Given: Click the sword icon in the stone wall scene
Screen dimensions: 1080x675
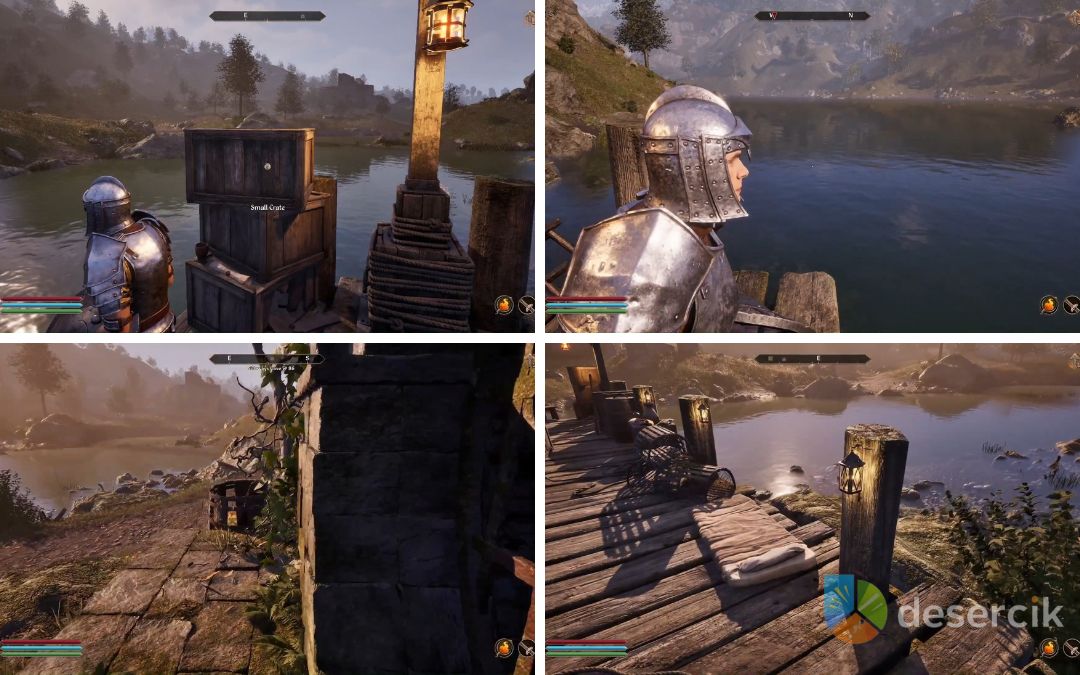Looking at the screenshot, I should pyautogui.click(x=526, y=647).
